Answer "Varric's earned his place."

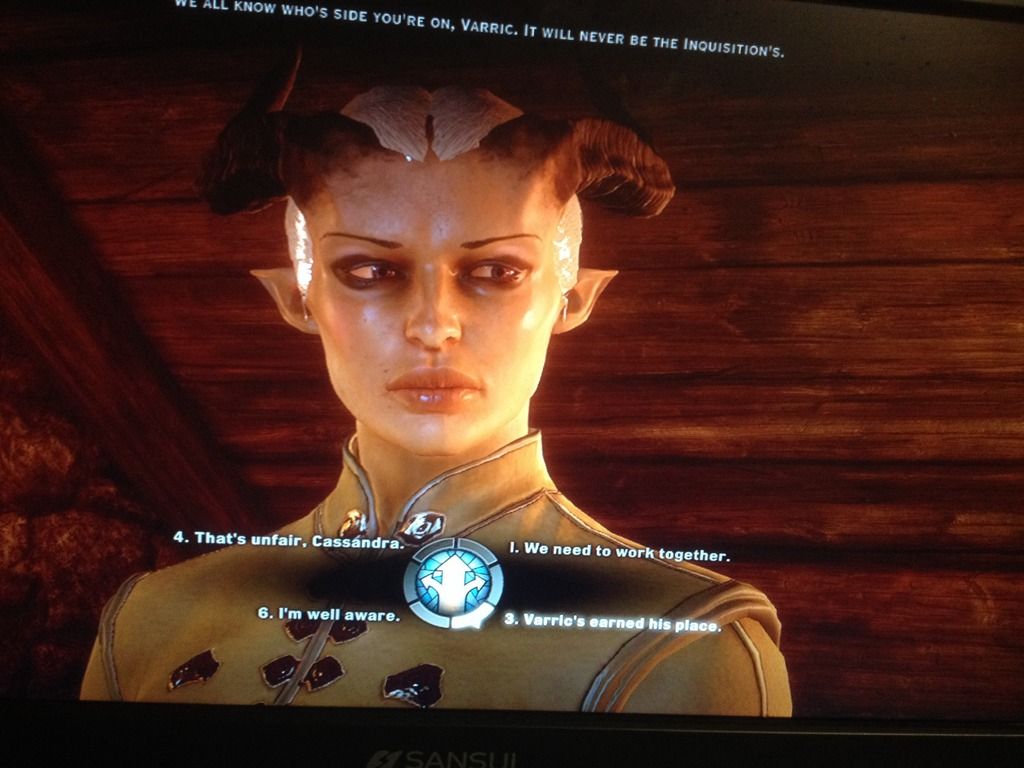click(612, 623)
